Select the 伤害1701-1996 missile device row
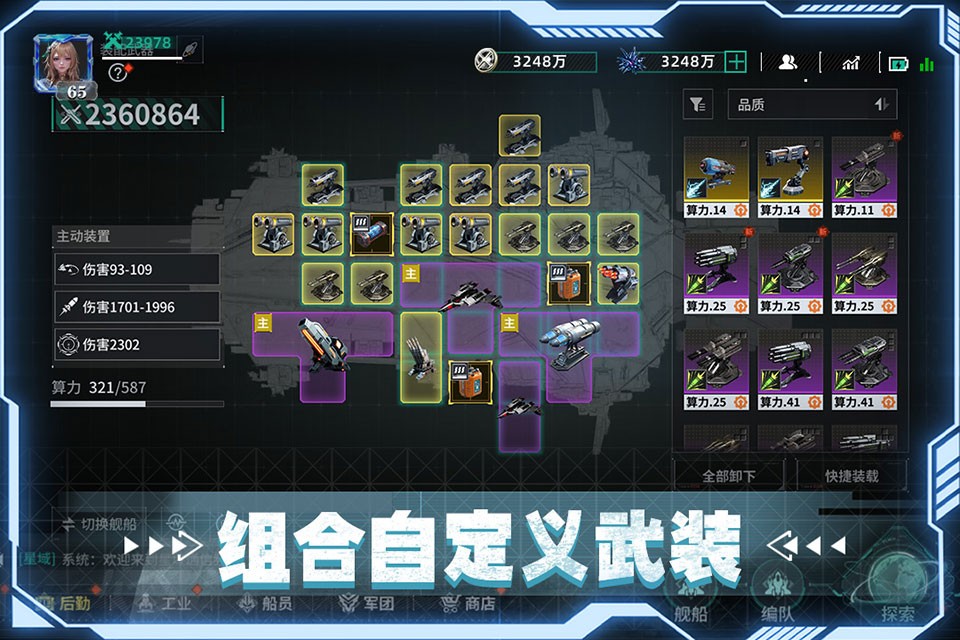Image resolution: width=960 pixels, height=640 pixels. (137, 307)
